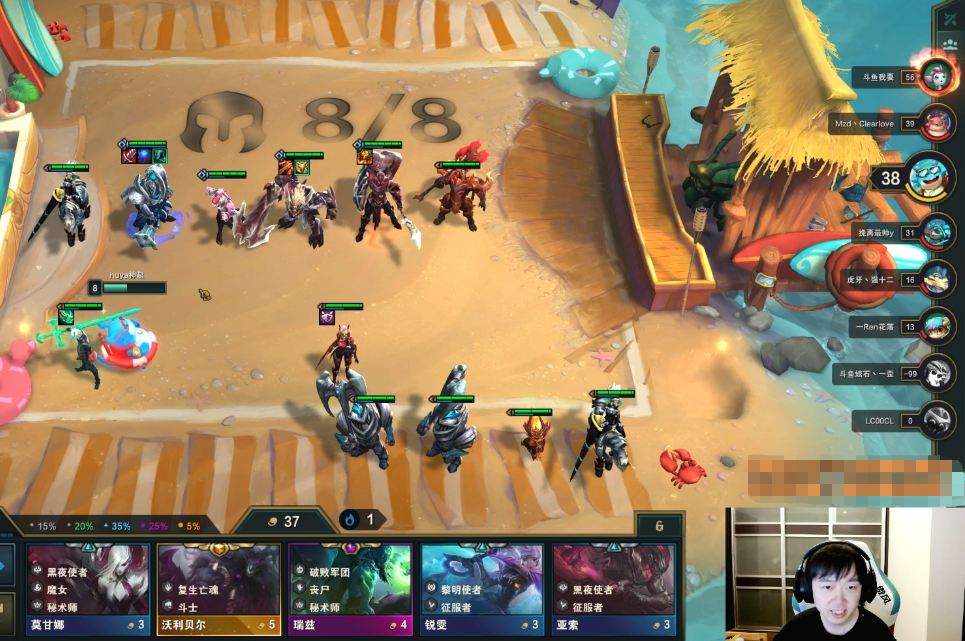The width and height of the screenshot is (965, 641).
Task: Open the top player's portrait with 56 health
Action: 937,76
